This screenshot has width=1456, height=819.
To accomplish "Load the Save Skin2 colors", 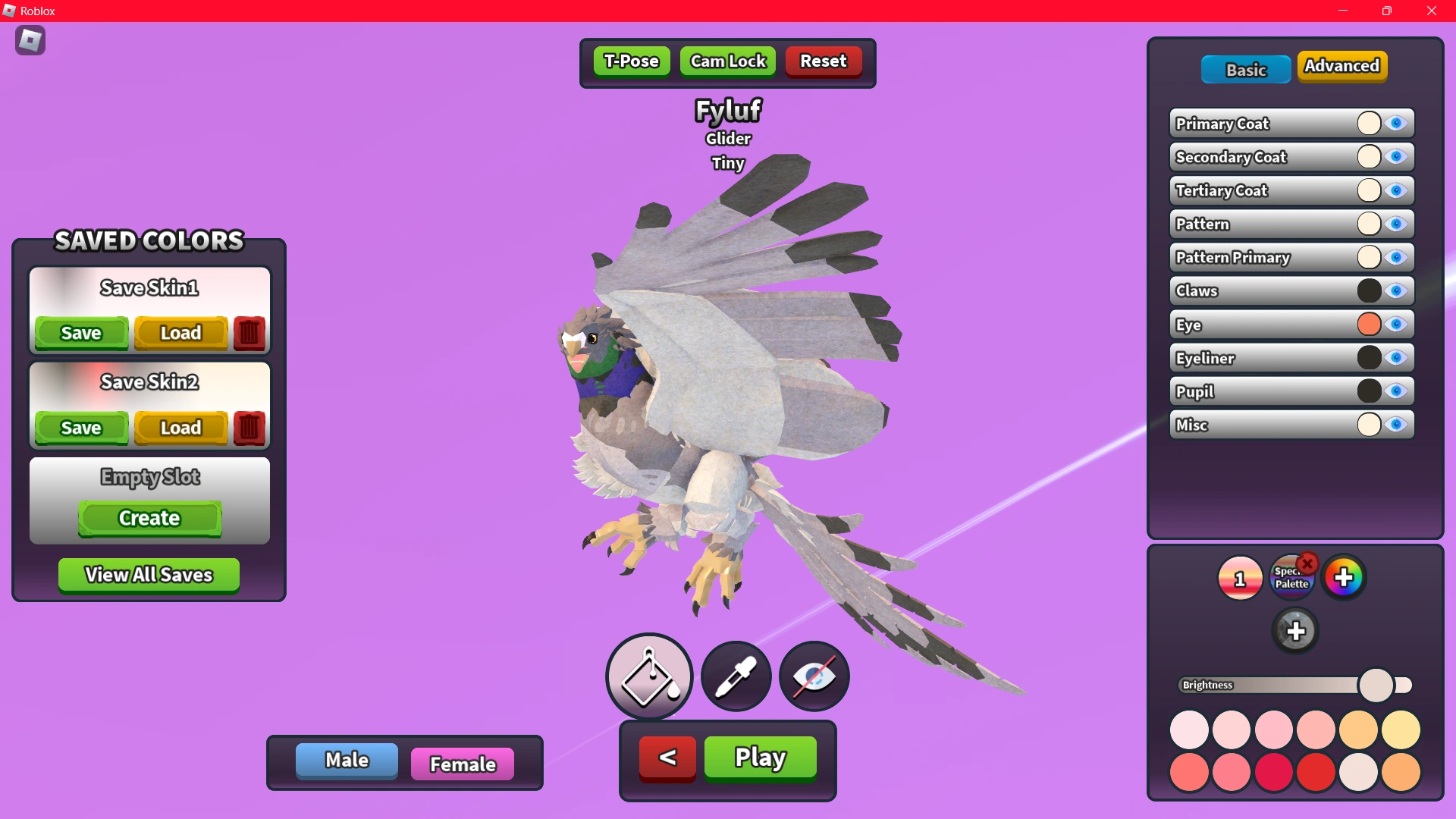I will tap(180, 428).
